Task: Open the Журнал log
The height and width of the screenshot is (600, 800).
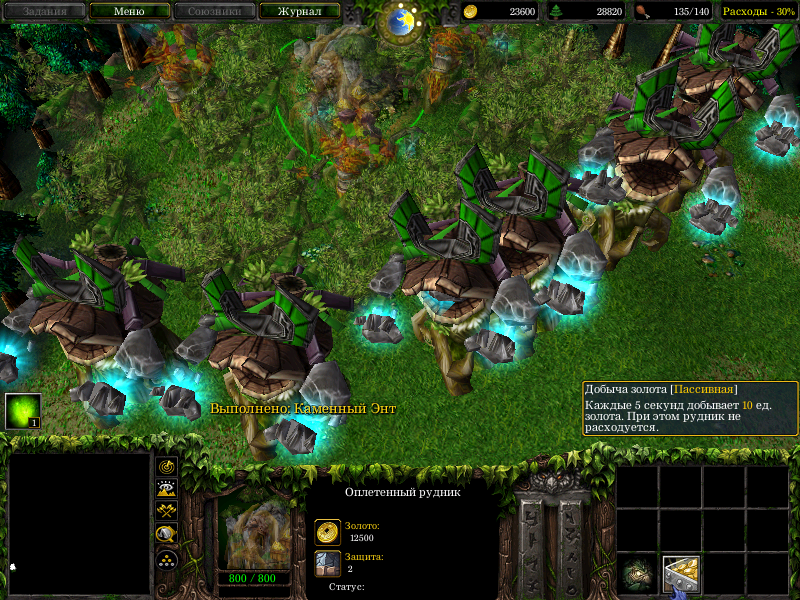Action: [299, 12]
